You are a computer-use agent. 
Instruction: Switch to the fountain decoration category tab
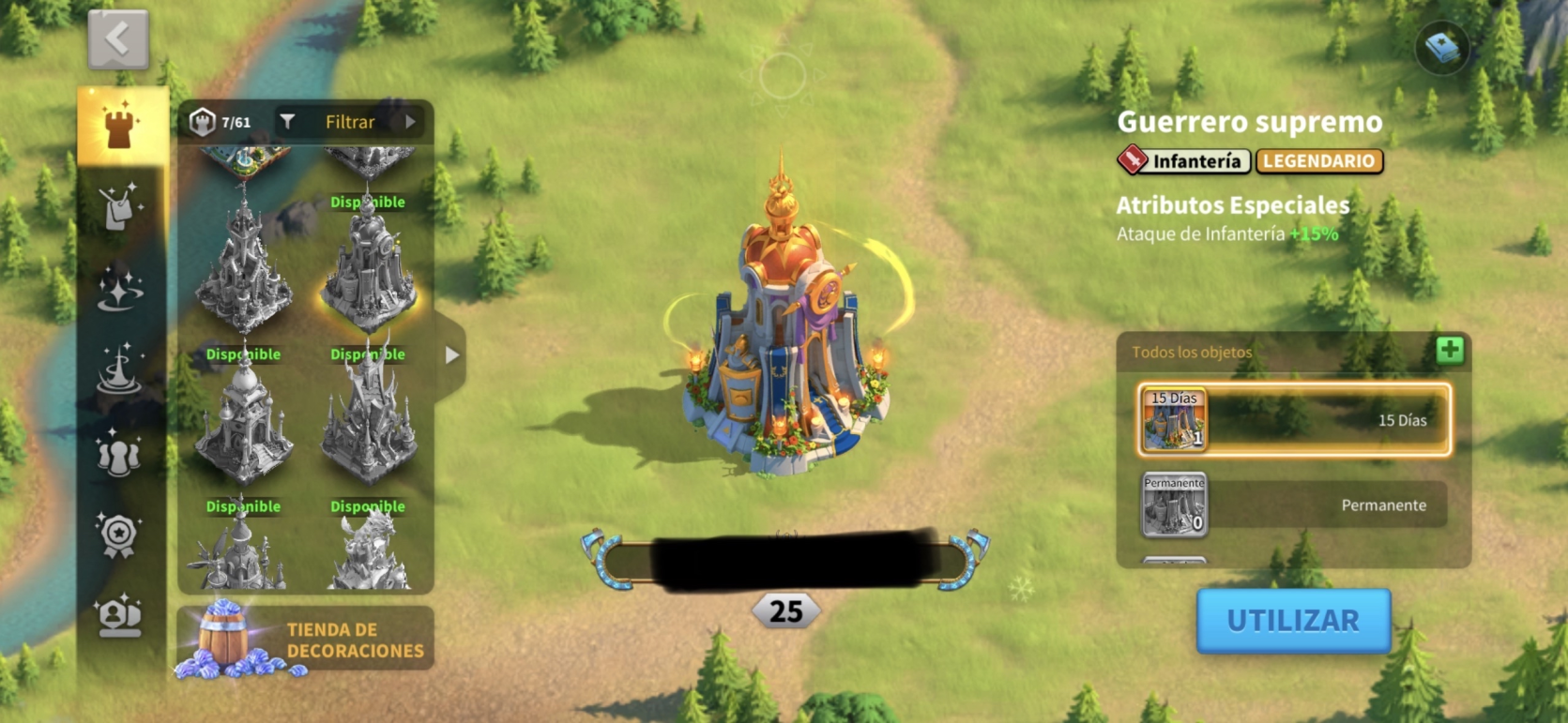pos(121,369)
